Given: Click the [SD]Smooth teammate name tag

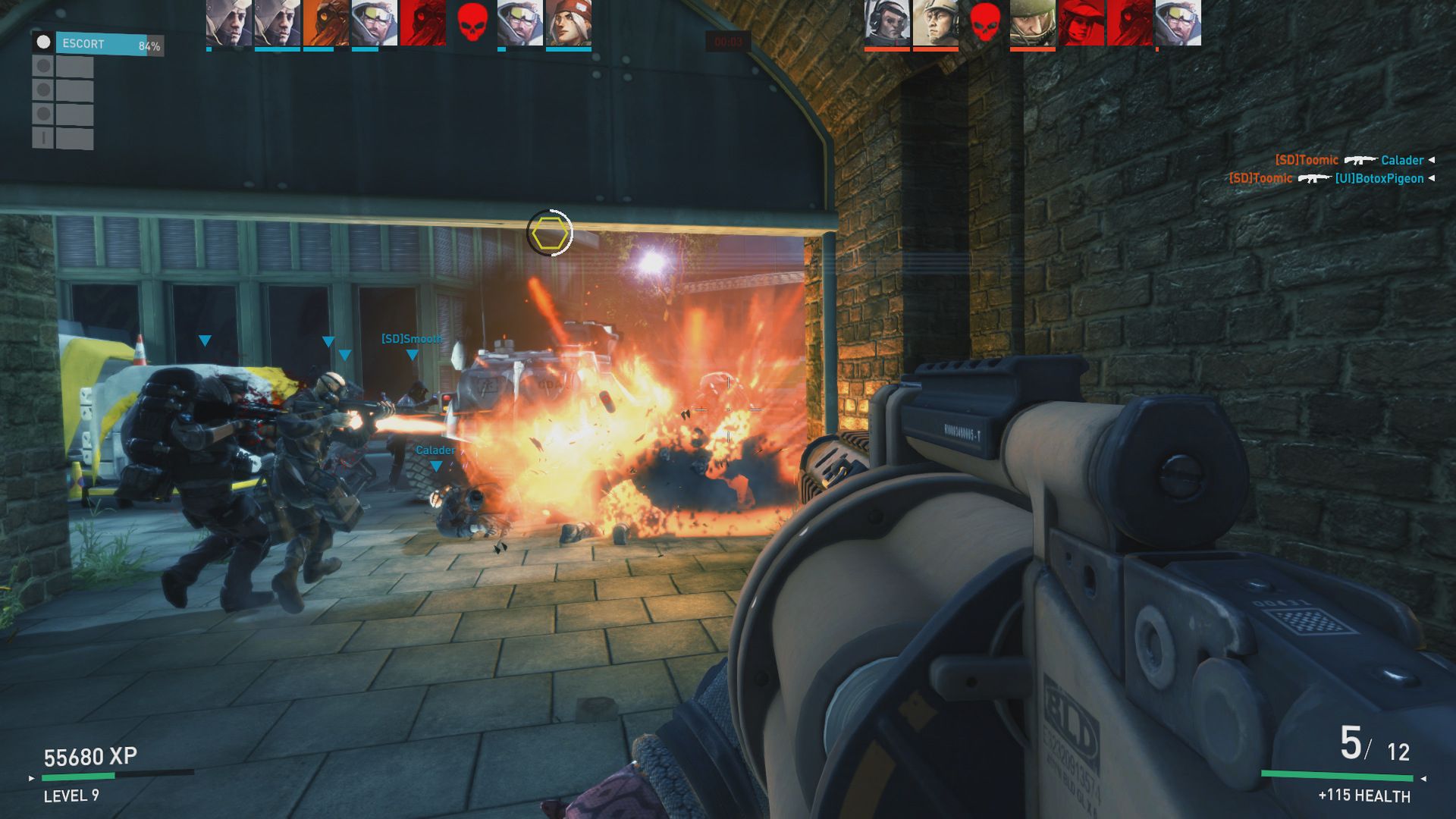Looking at the screenshot, I should click(x=412, y=339).
